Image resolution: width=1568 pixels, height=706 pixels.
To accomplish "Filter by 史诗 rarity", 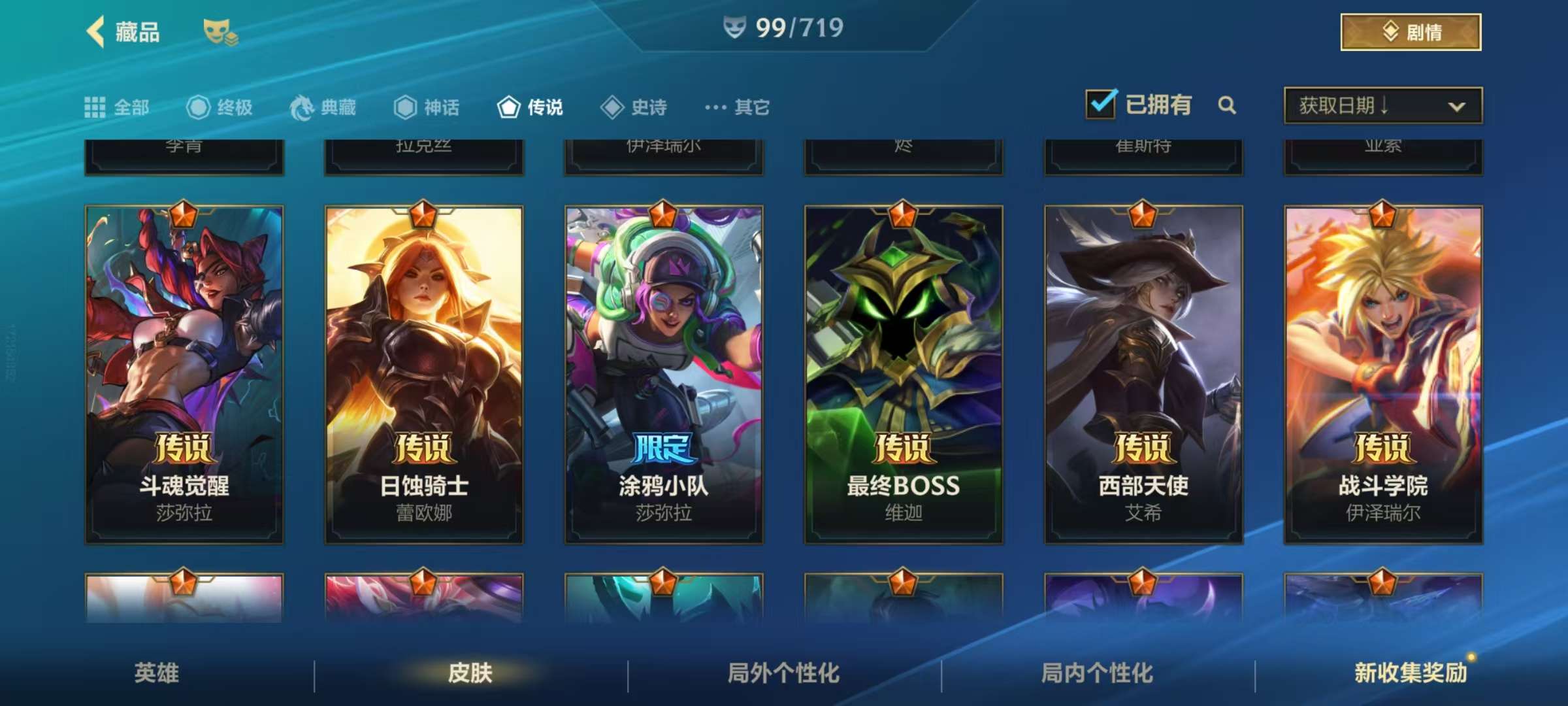I will pos(634,107).
